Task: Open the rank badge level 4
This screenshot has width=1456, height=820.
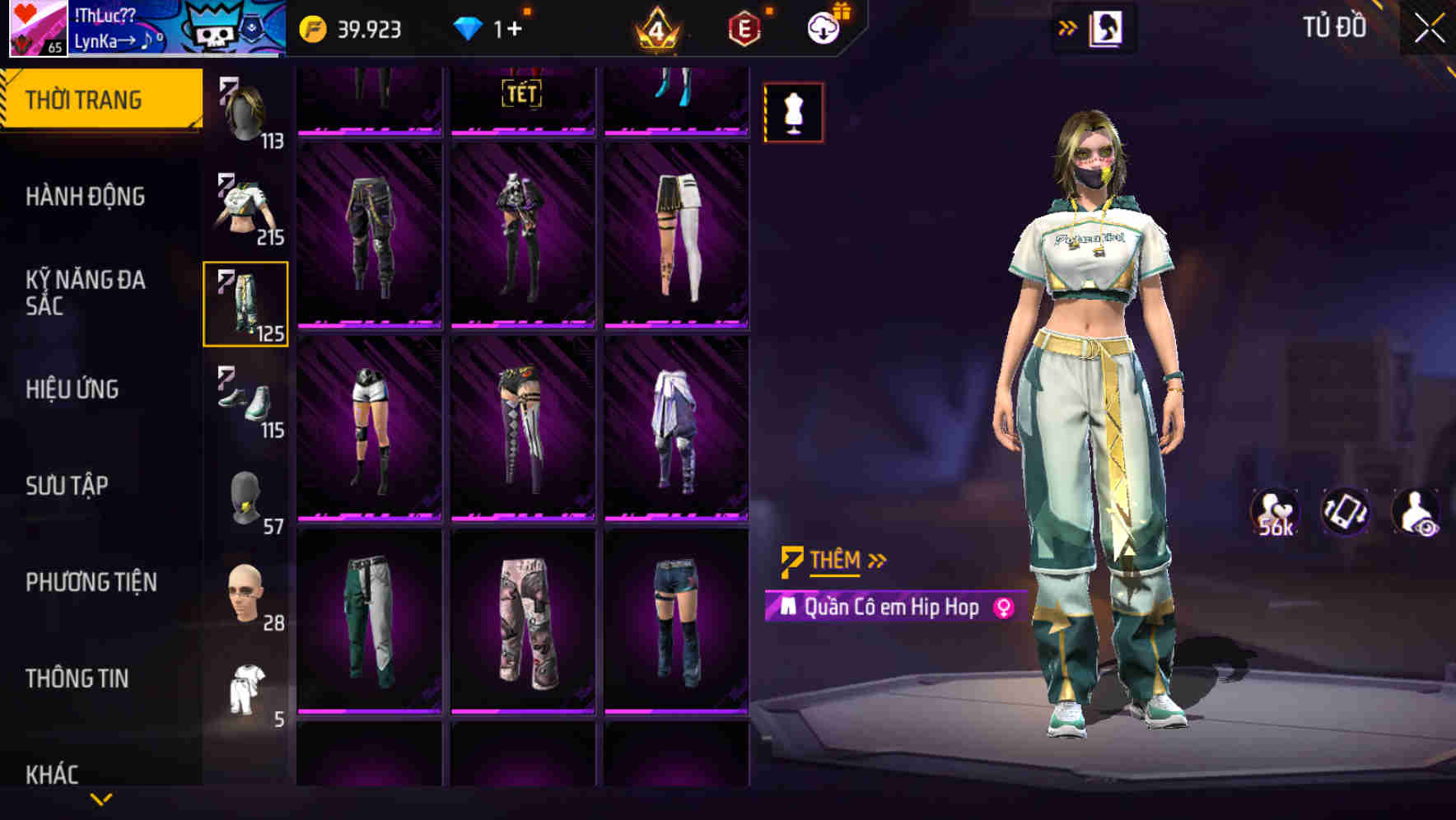Action: [x=656, y=30]
